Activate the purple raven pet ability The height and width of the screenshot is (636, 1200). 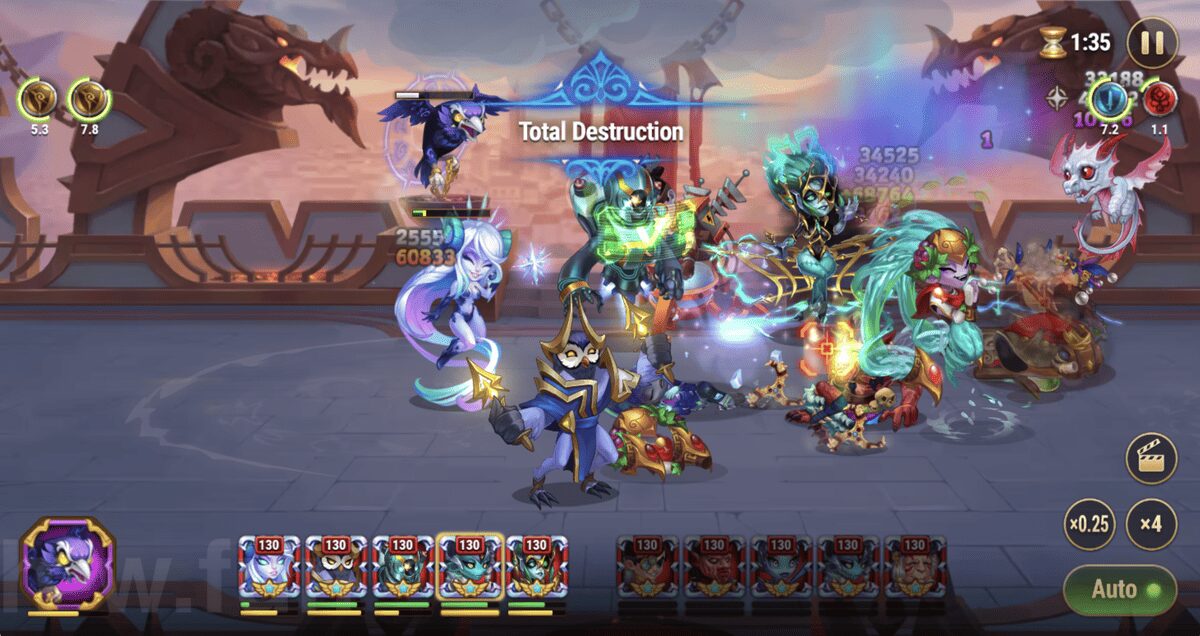click(68, 564)
